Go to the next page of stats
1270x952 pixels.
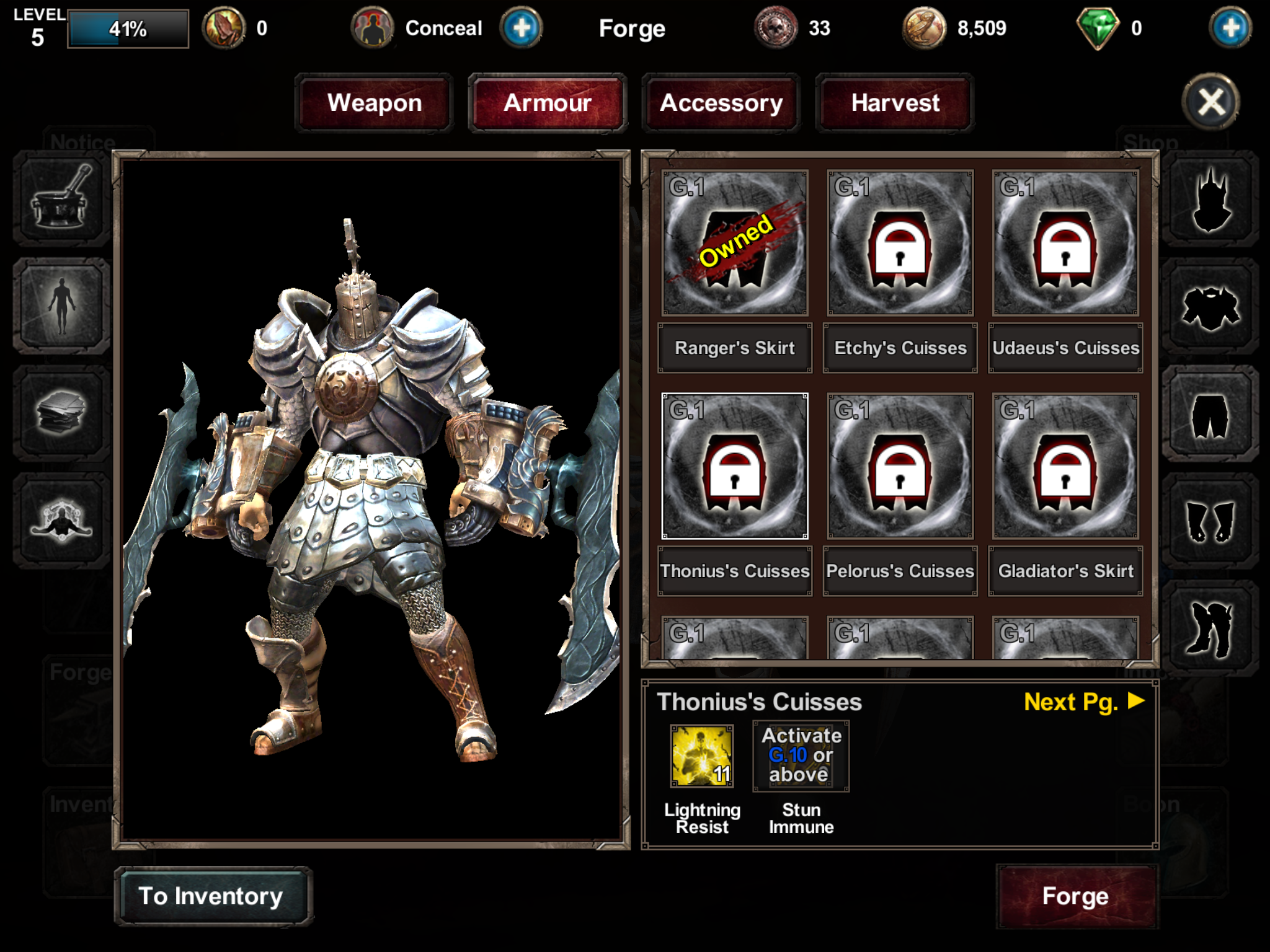[1083, 702]
